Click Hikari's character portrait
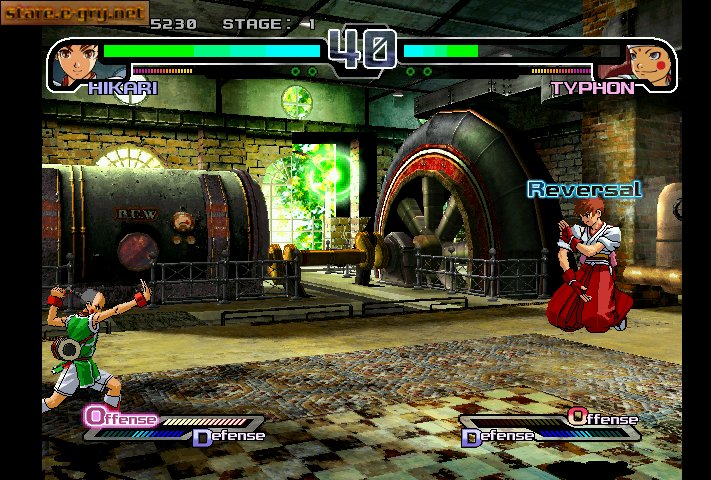711x480 pixels. 76,62
